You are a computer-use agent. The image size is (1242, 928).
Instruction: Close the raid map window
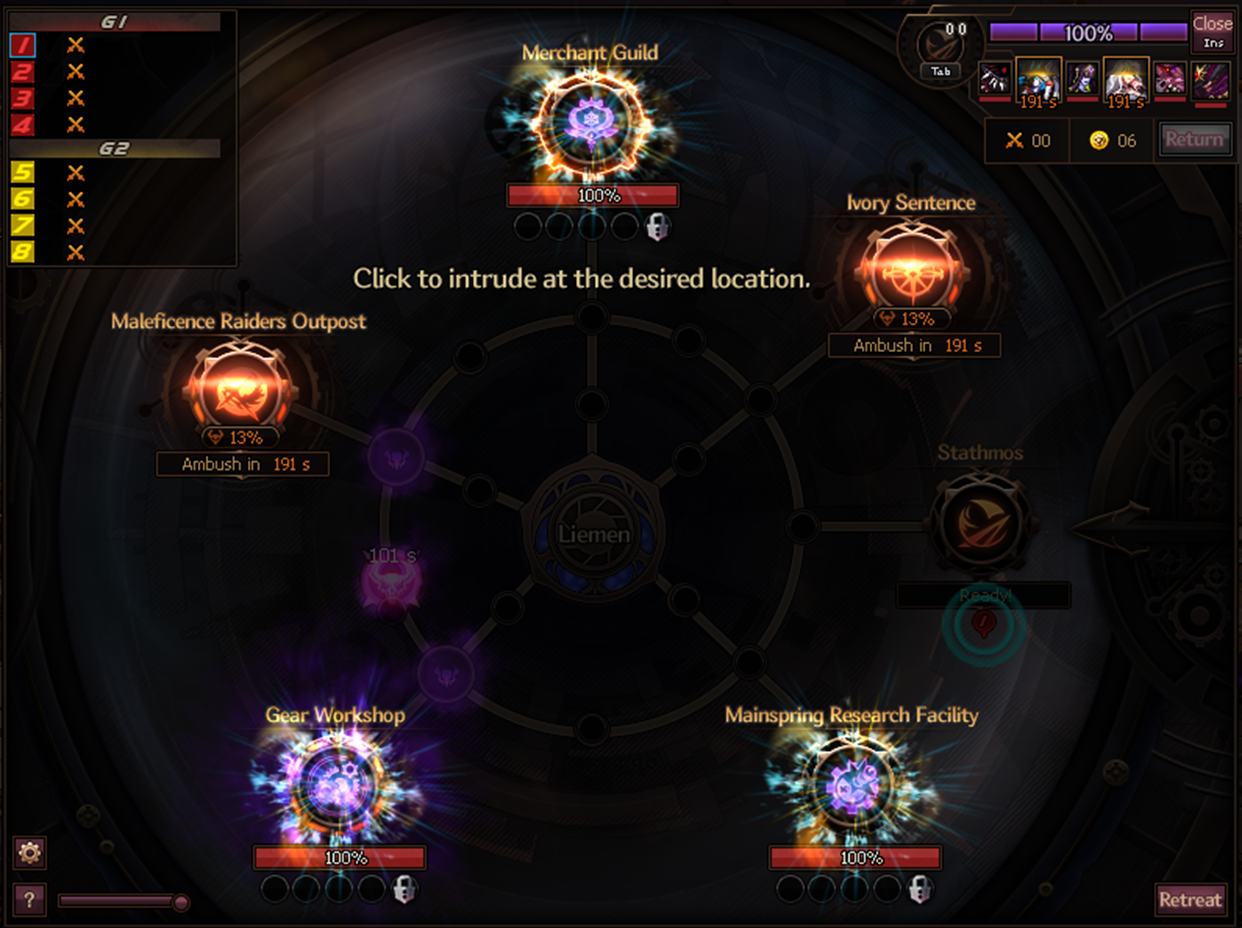point(1212,30)
